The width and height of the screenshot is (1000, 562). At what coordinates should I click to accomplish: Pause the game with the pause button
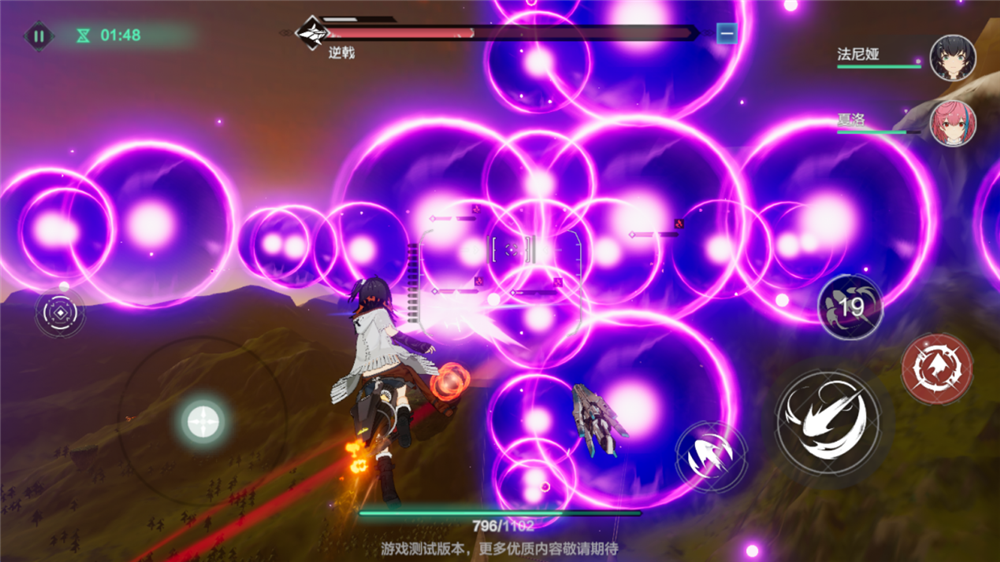point(38,36)
